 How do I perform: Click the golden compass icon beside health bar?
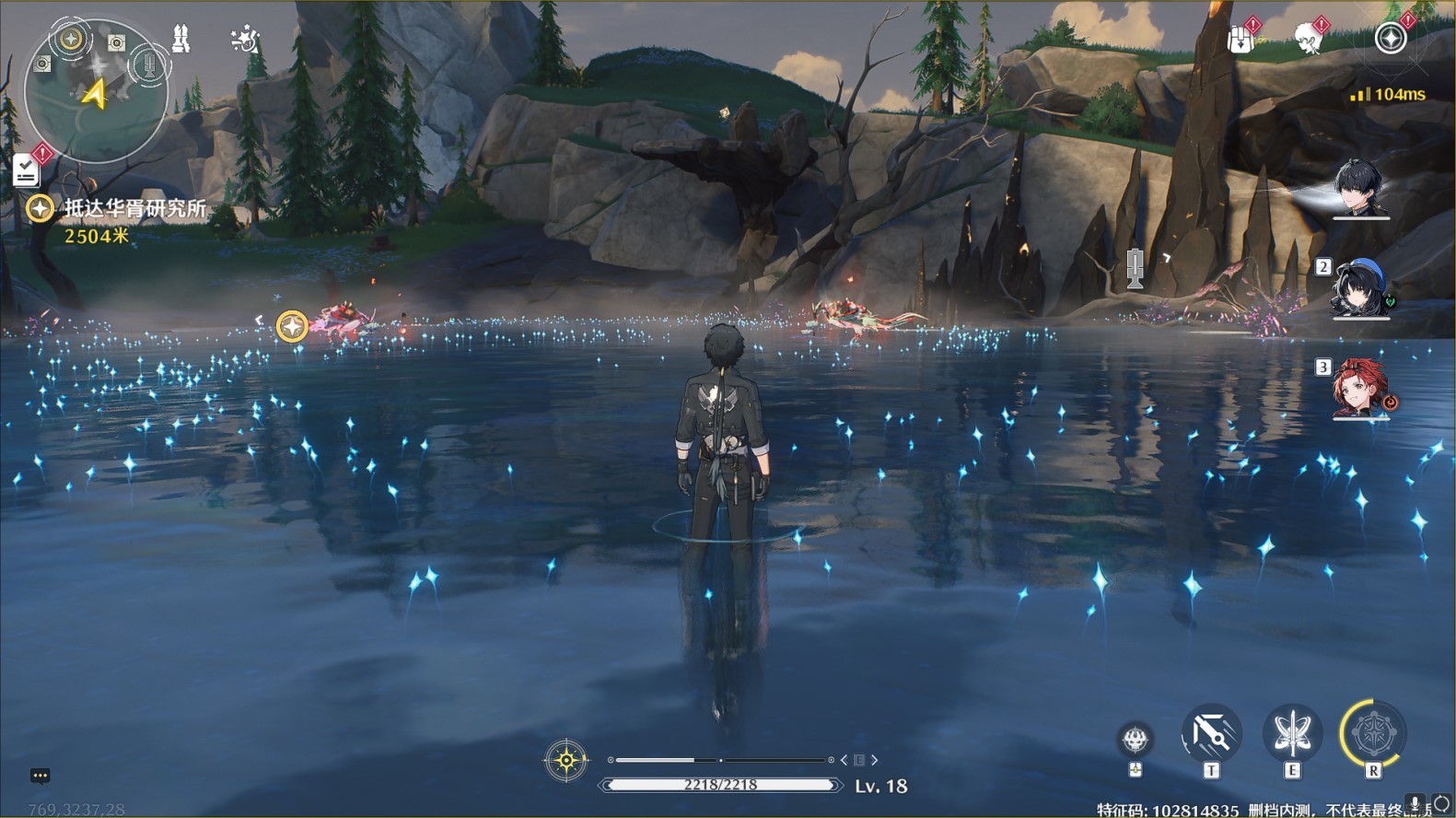(x=565, y=761)
